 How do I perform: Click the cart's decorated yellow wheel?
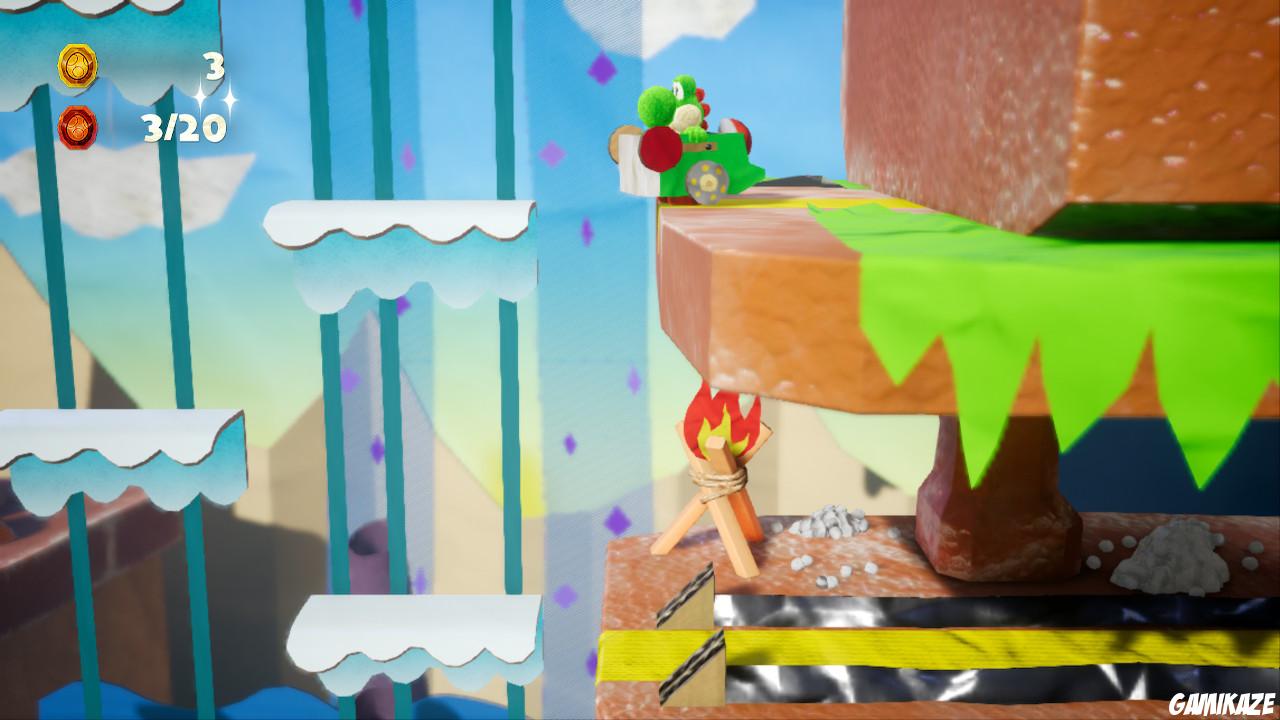(x=707, y=182)
